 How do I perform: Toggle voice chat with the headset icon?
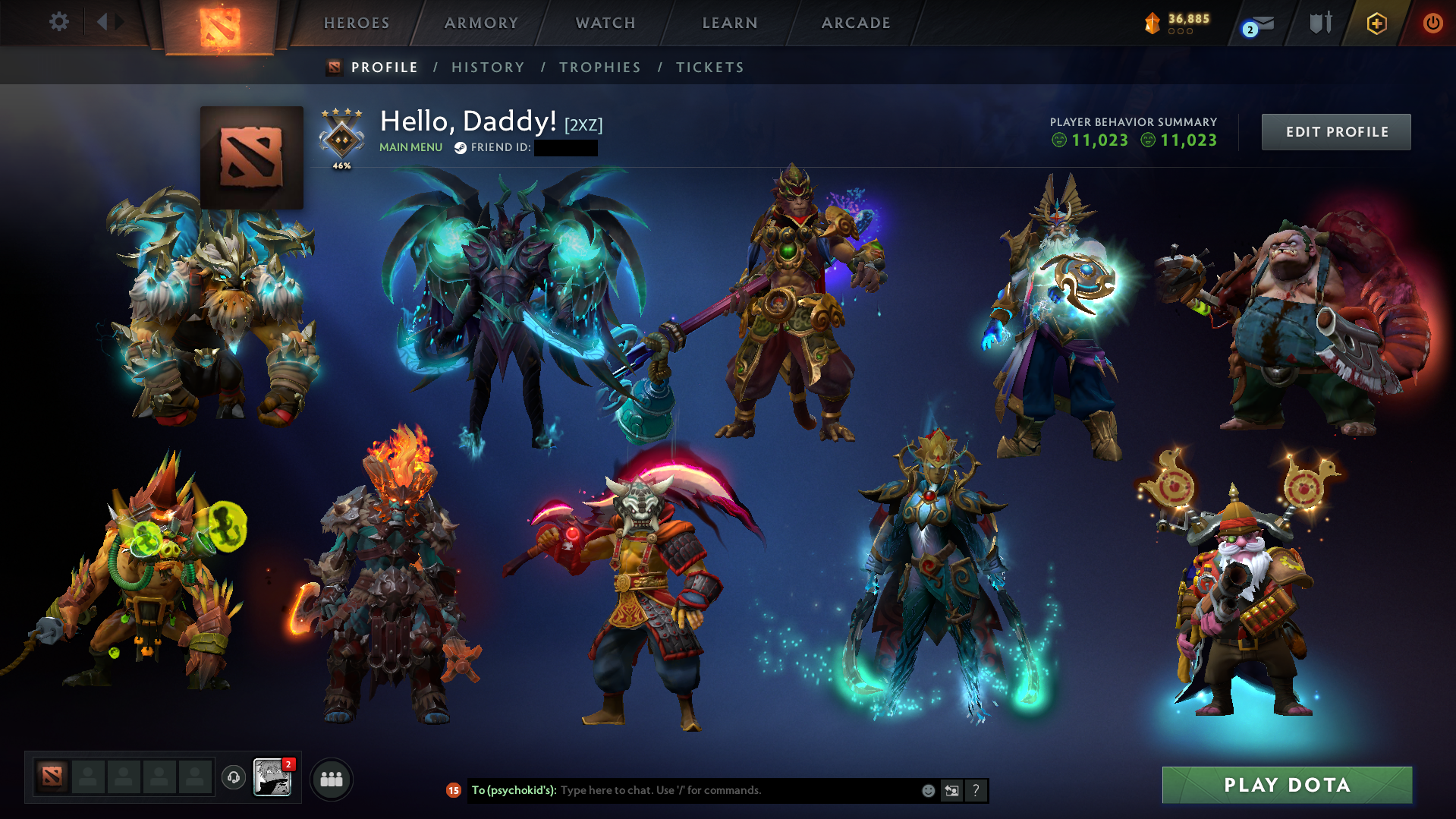tap(233, 778)
